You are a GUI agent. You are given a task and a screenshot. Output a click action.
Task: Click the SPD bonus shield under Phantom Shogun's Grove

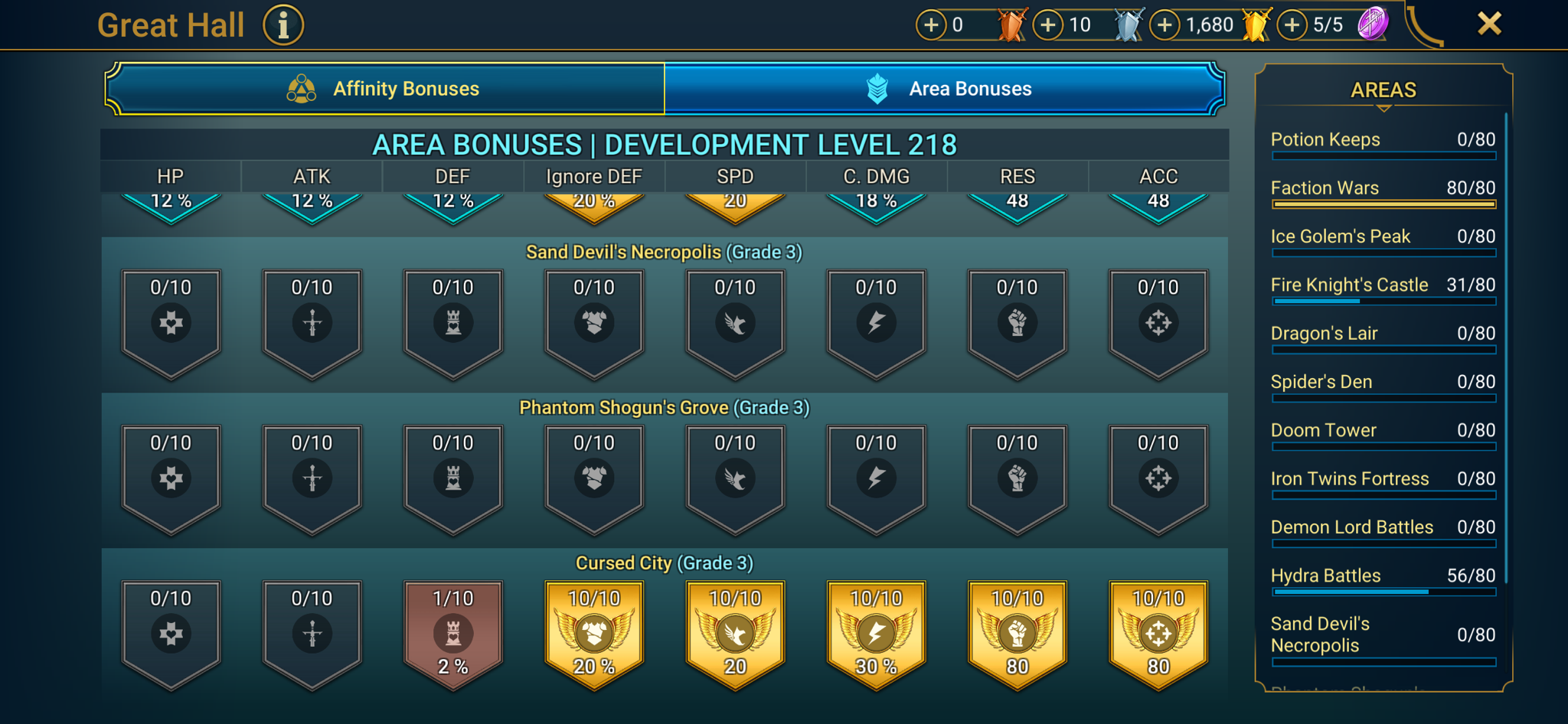click(x=734, y=476)
